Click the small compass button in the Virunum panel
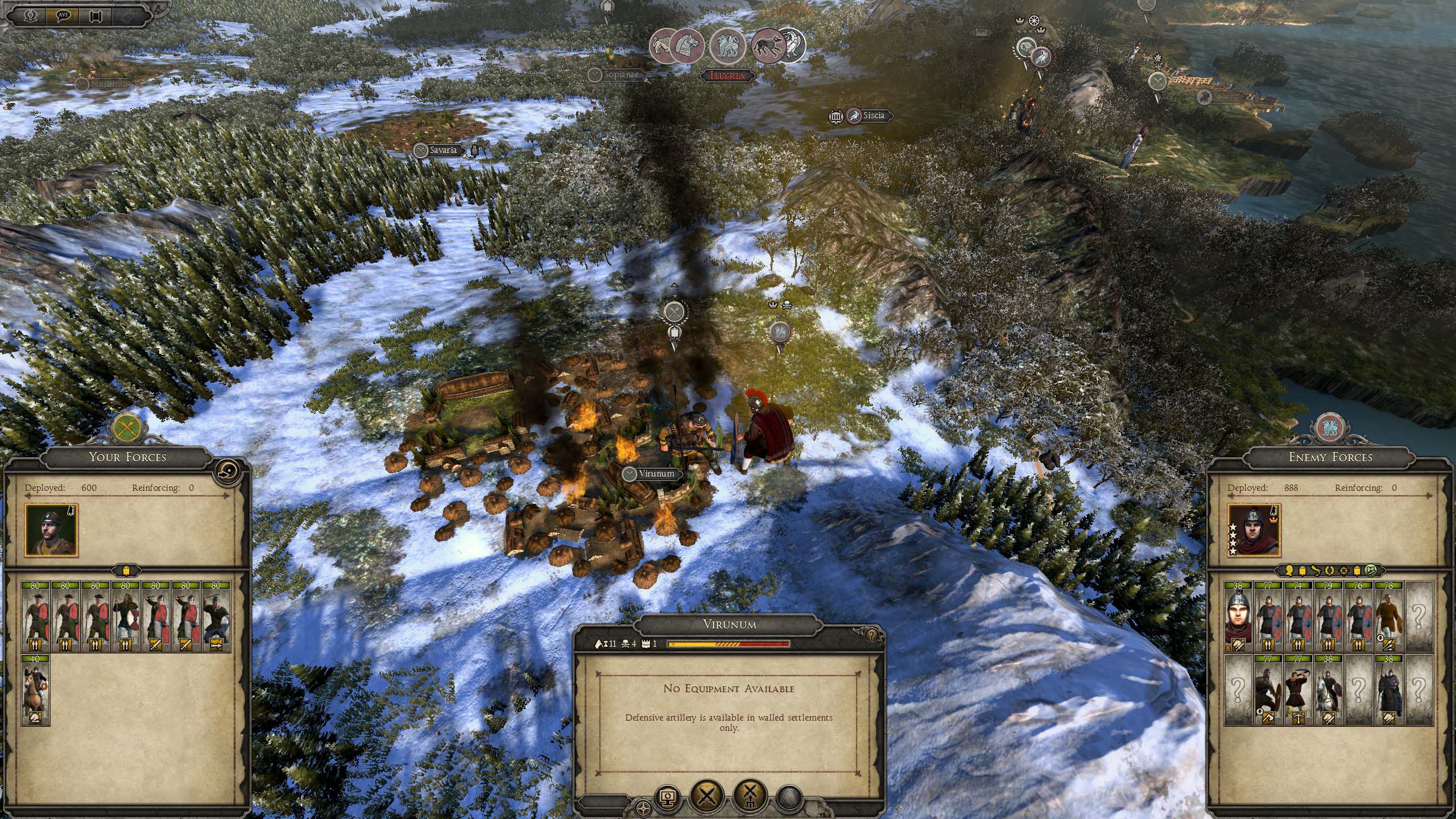The image size is (1456, 819). (644, 809)
